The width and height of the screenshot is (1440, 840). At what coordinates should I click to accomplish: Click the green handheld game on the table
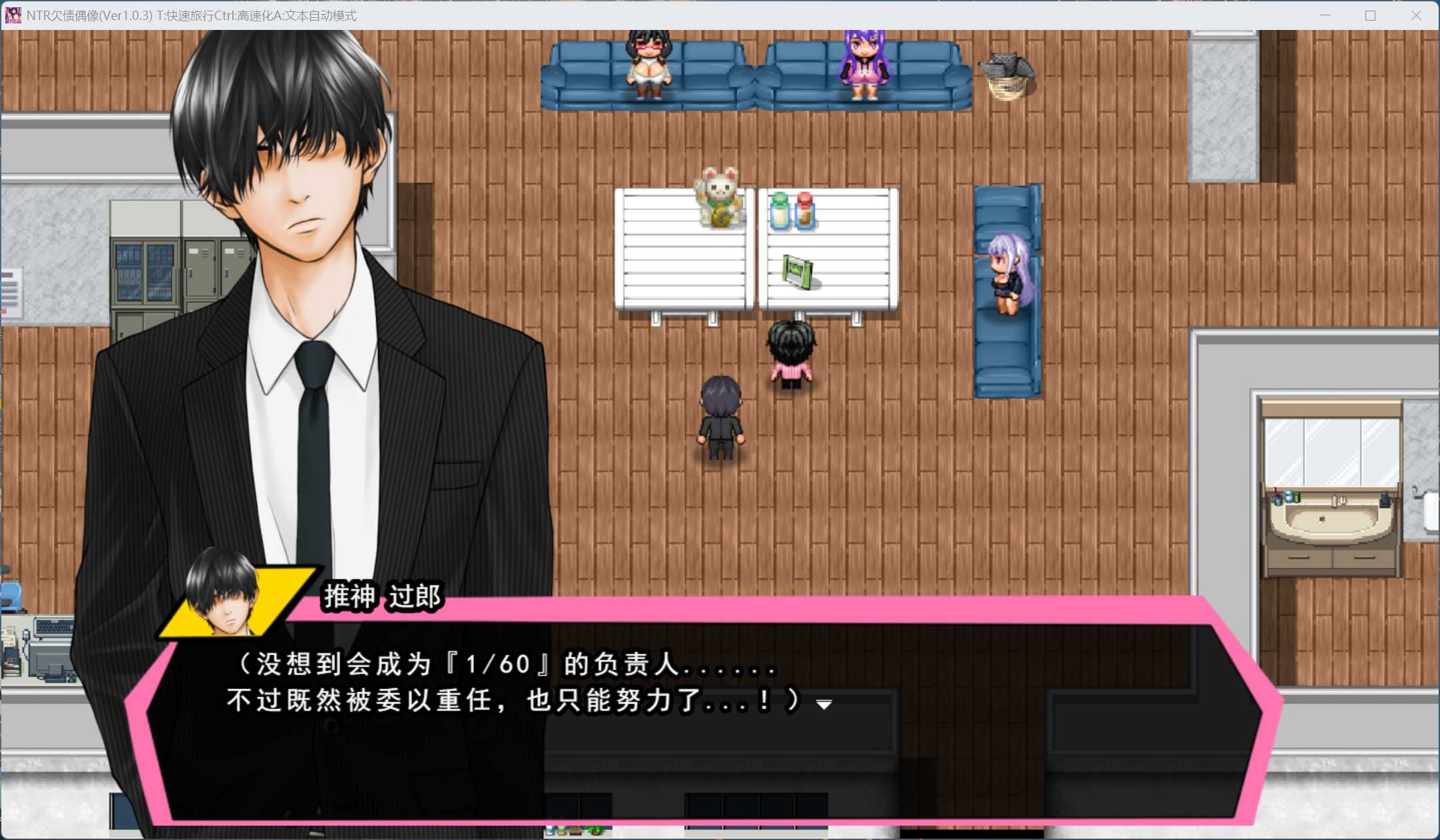point(796,272)
